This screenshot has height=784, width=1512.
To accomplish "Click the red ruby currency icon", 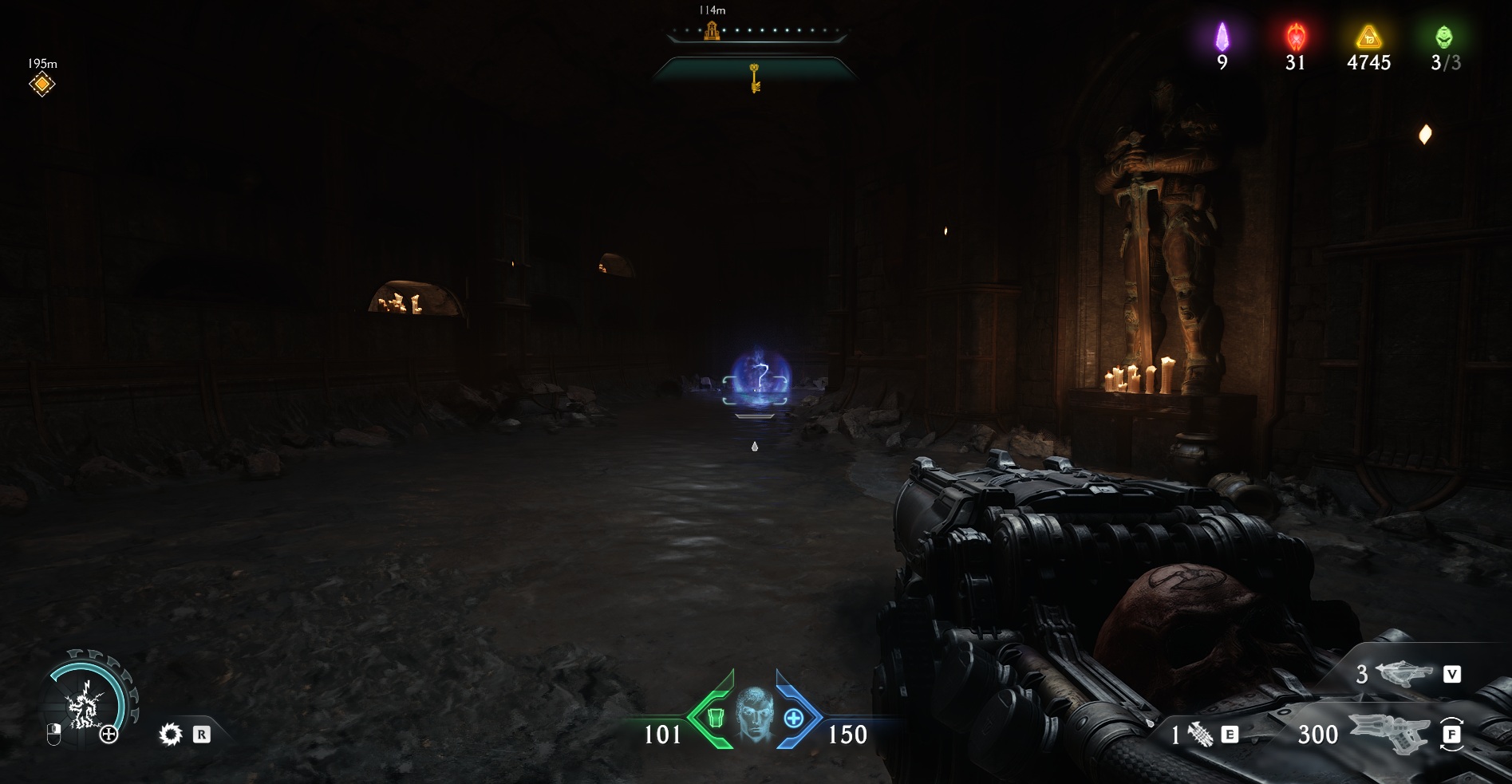I will 1296,37.
